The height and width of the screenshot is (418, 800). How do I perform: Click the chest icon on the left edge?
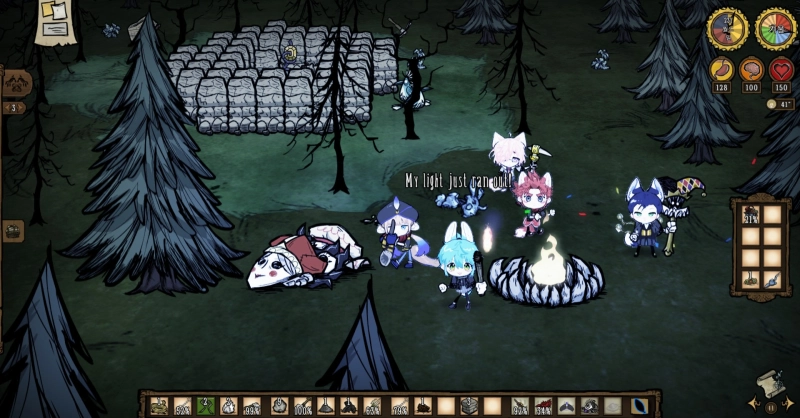(x=13, y=231)
